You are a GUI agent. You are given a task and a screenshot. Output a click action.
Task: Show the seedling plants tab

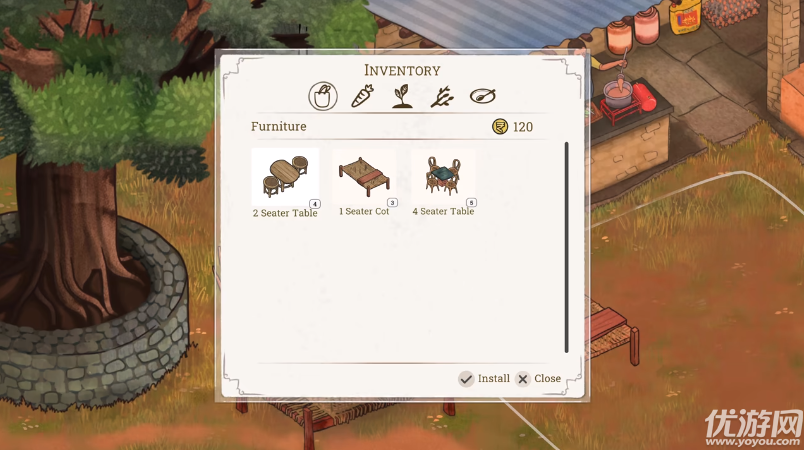(x=402, y=96)
